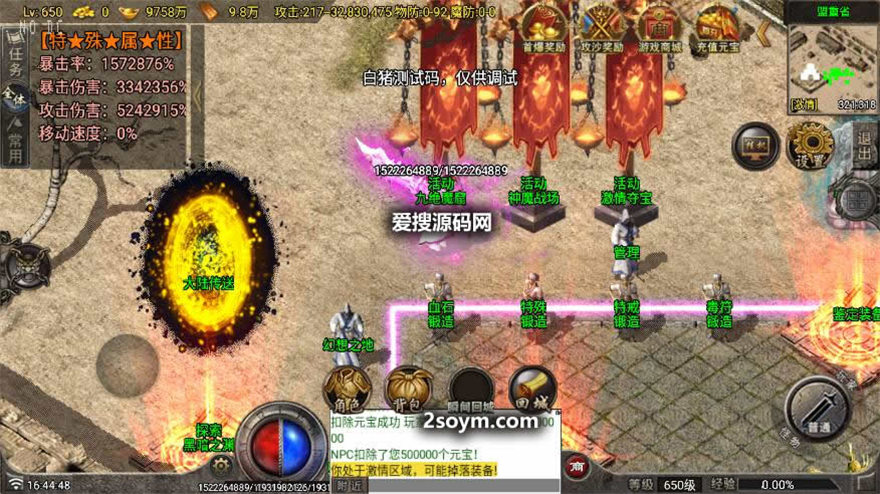Image resolution: width=880 pixels, height=494 pixels.
Task: Collapse the top icon row with the arrow
Action: (765, 33)
